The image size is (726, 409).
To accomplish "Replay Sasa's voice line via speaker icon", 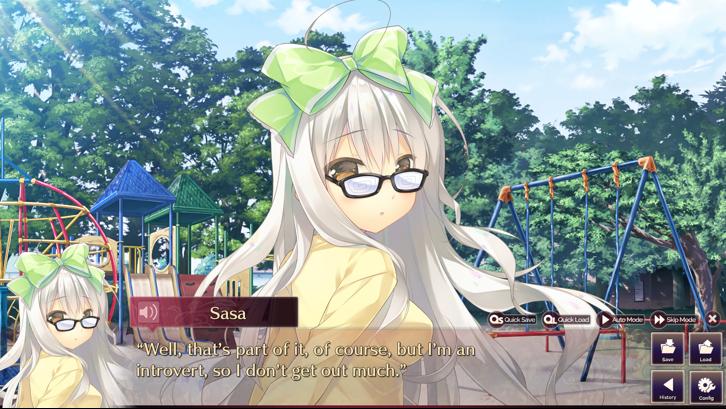I will click(148, 312).
